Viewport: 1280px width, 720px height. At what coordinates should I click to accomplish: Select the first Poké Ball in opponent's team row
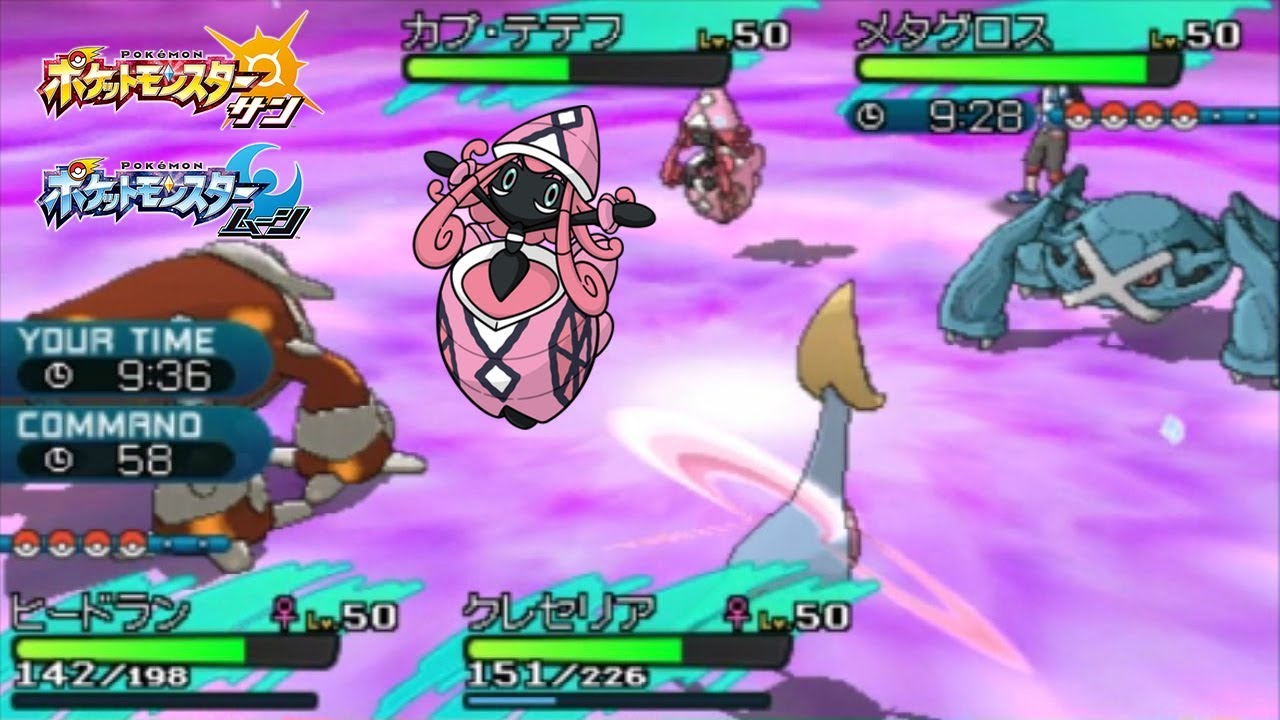point(1080,114)
